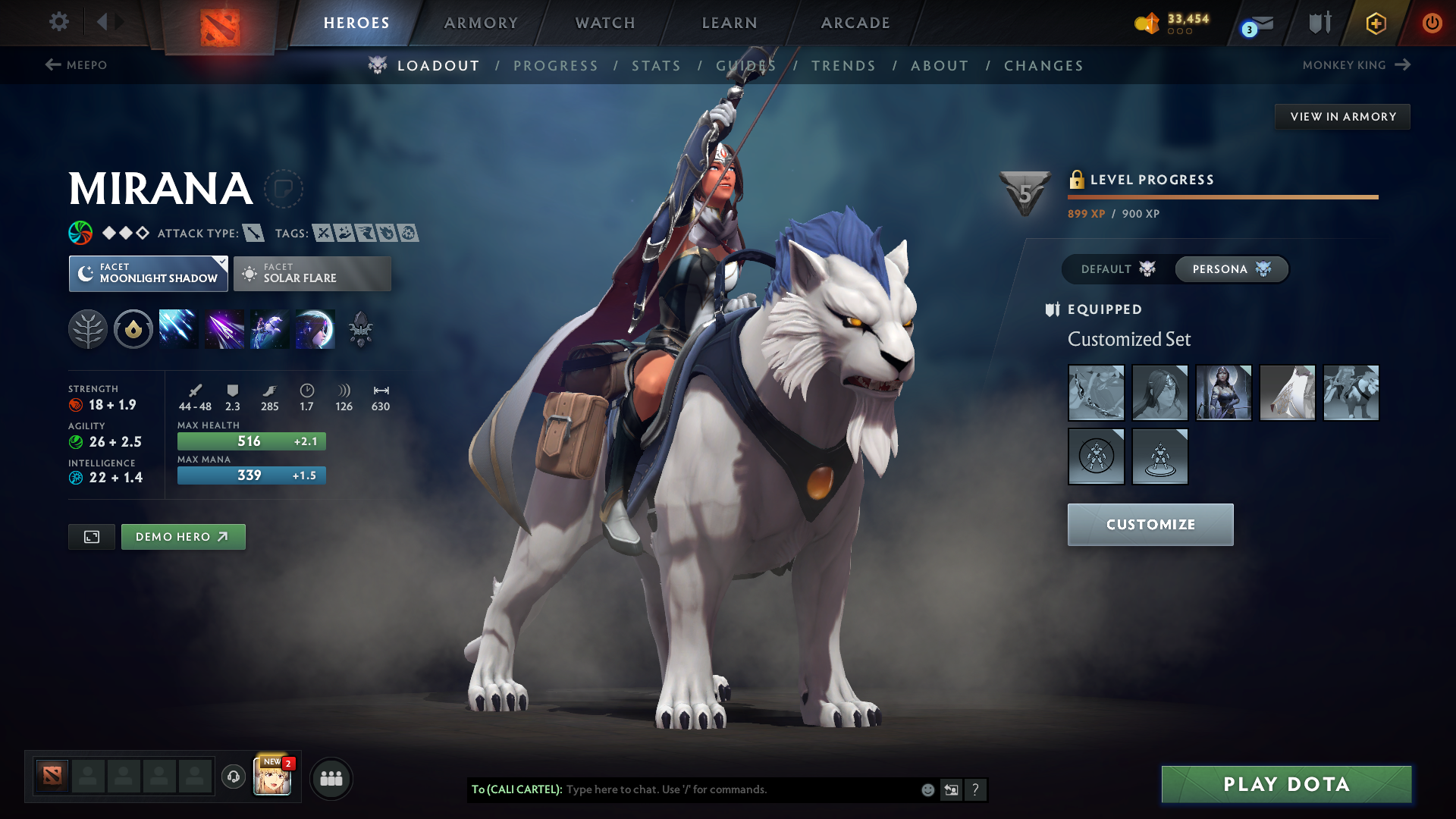Image resolution: width=1456 pixels, height=819 pixels.
Task: Open the Armory tab
Action: (x=481, y=23)
